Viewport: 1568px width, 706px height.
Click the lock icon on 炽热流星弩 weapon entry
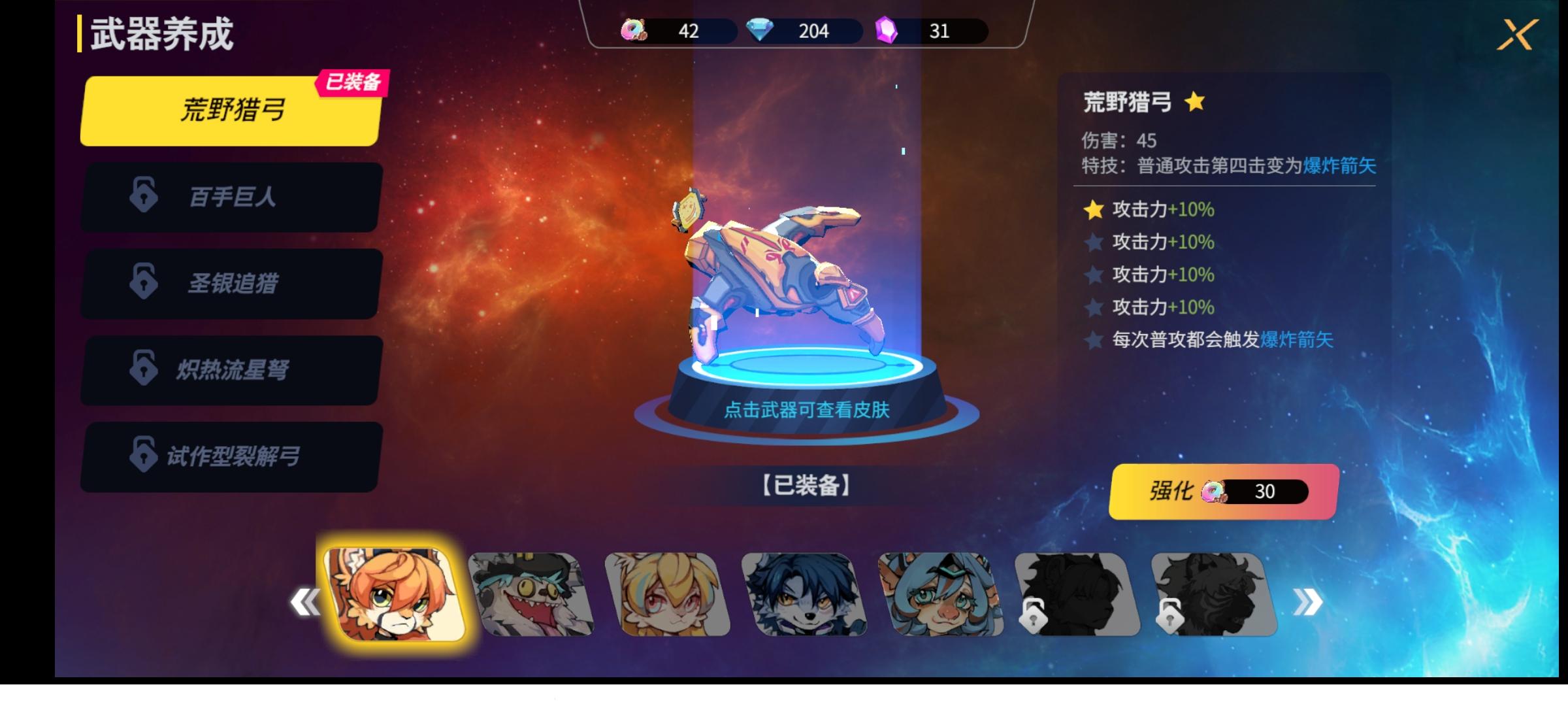pos(145,371)
